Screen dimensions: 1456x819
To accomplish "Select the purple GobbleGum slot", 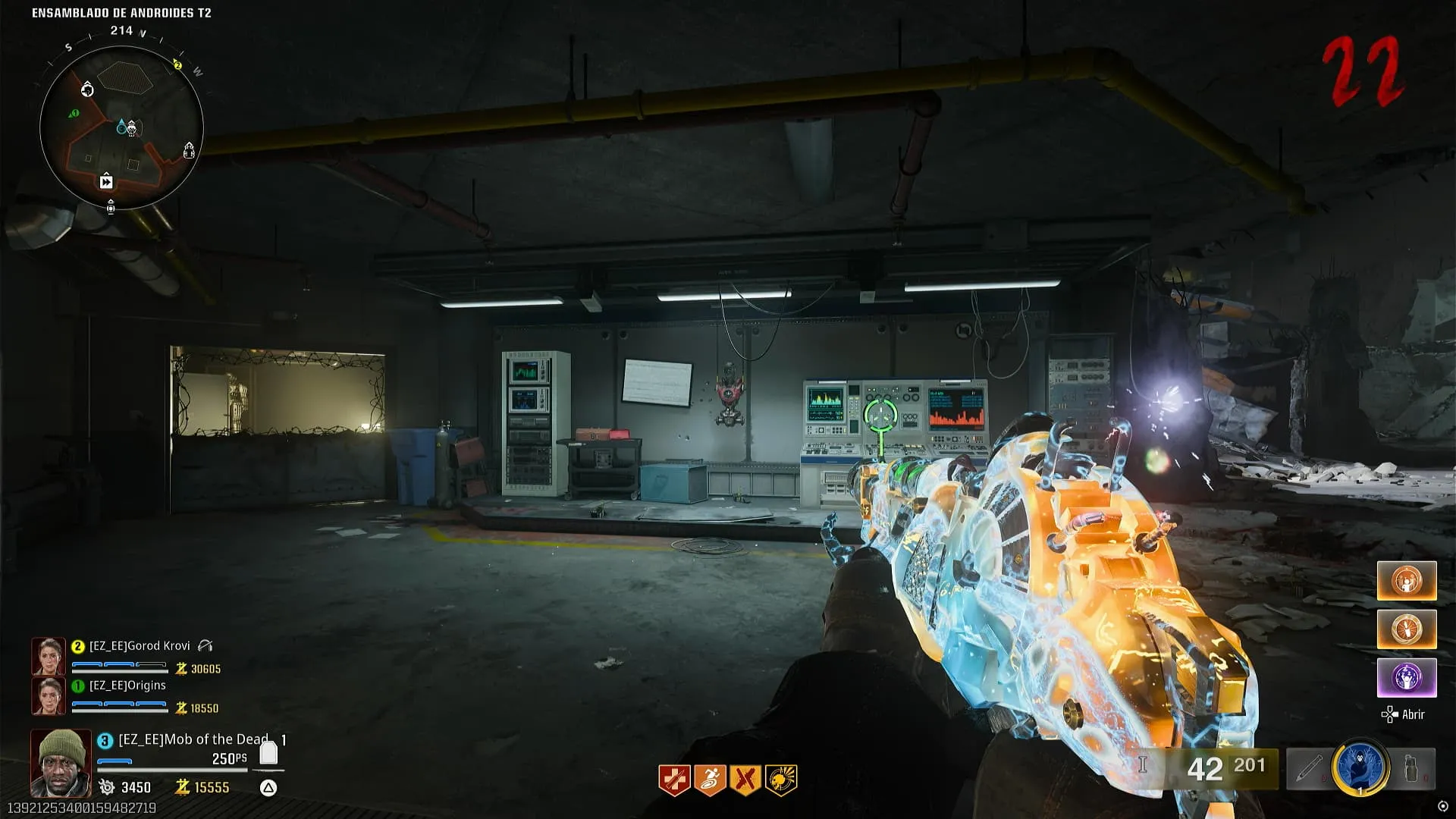I will click(x=1407, y=677).
